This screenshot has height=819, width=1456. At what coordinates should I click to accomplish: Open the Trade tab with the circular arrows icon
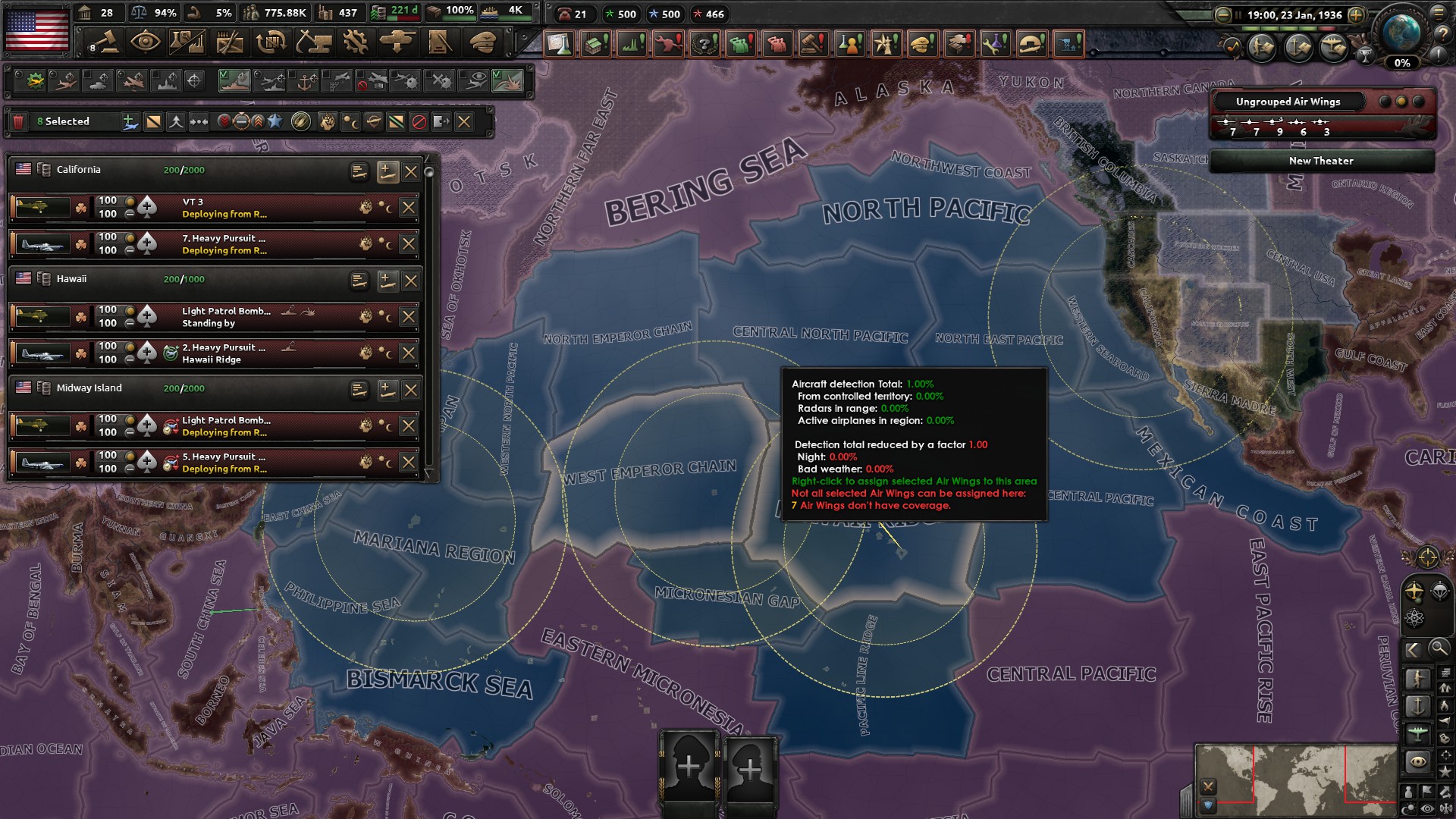tap(272, 43)
